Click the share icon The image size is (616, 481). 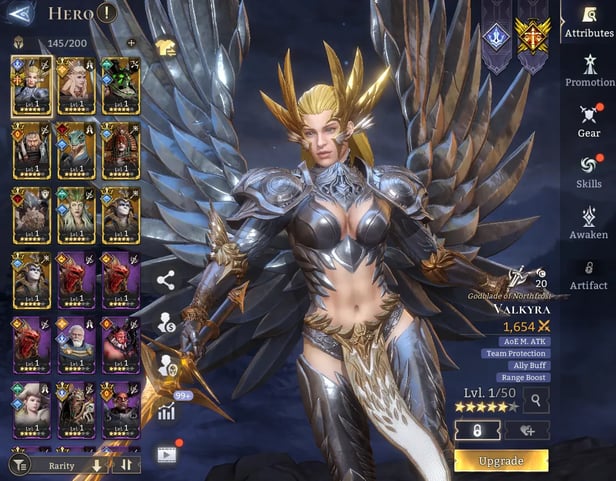pyautogui.click(x=166, y=281)
